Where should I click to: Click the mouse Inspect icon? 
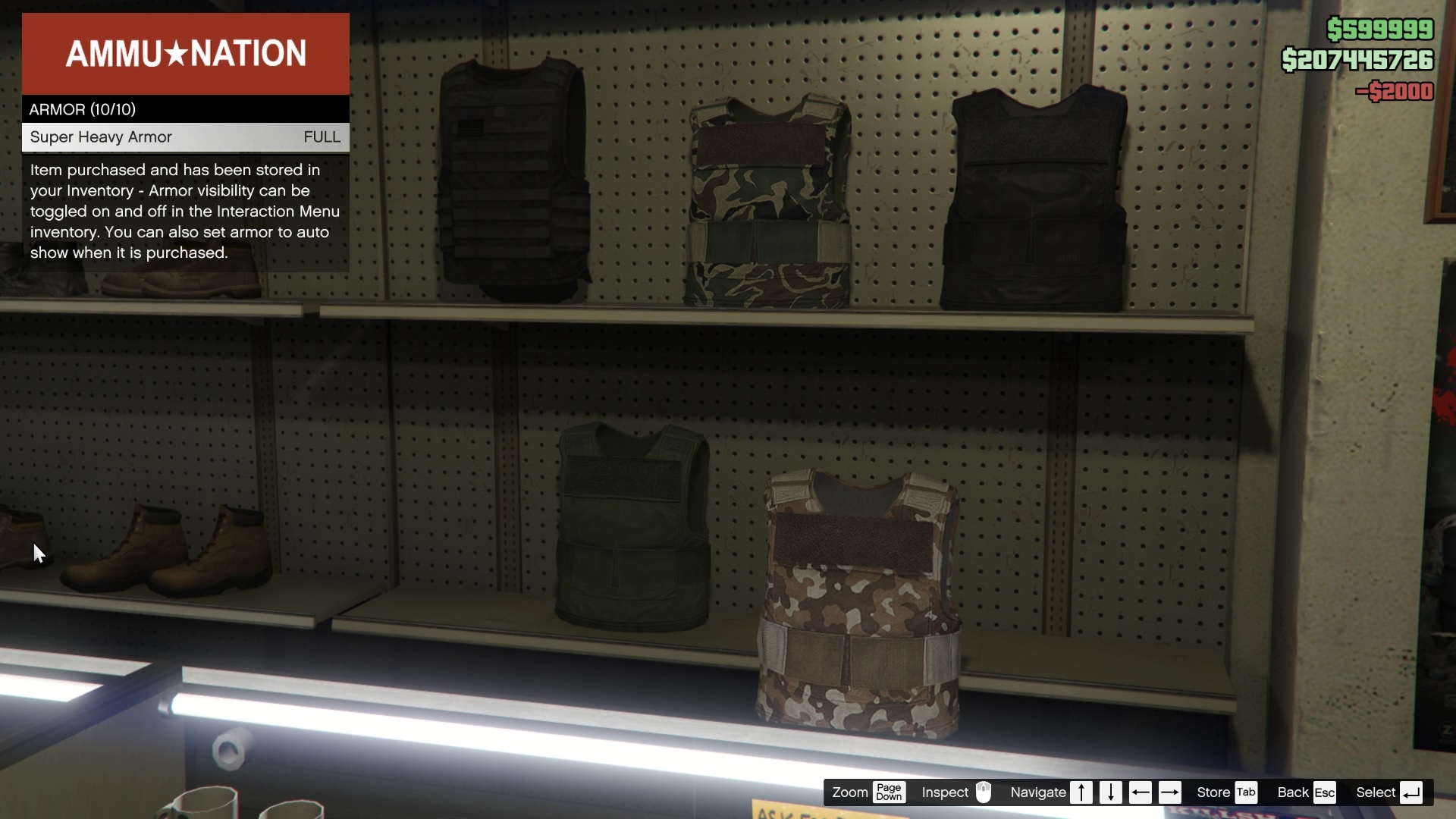(x=984, y=792)
